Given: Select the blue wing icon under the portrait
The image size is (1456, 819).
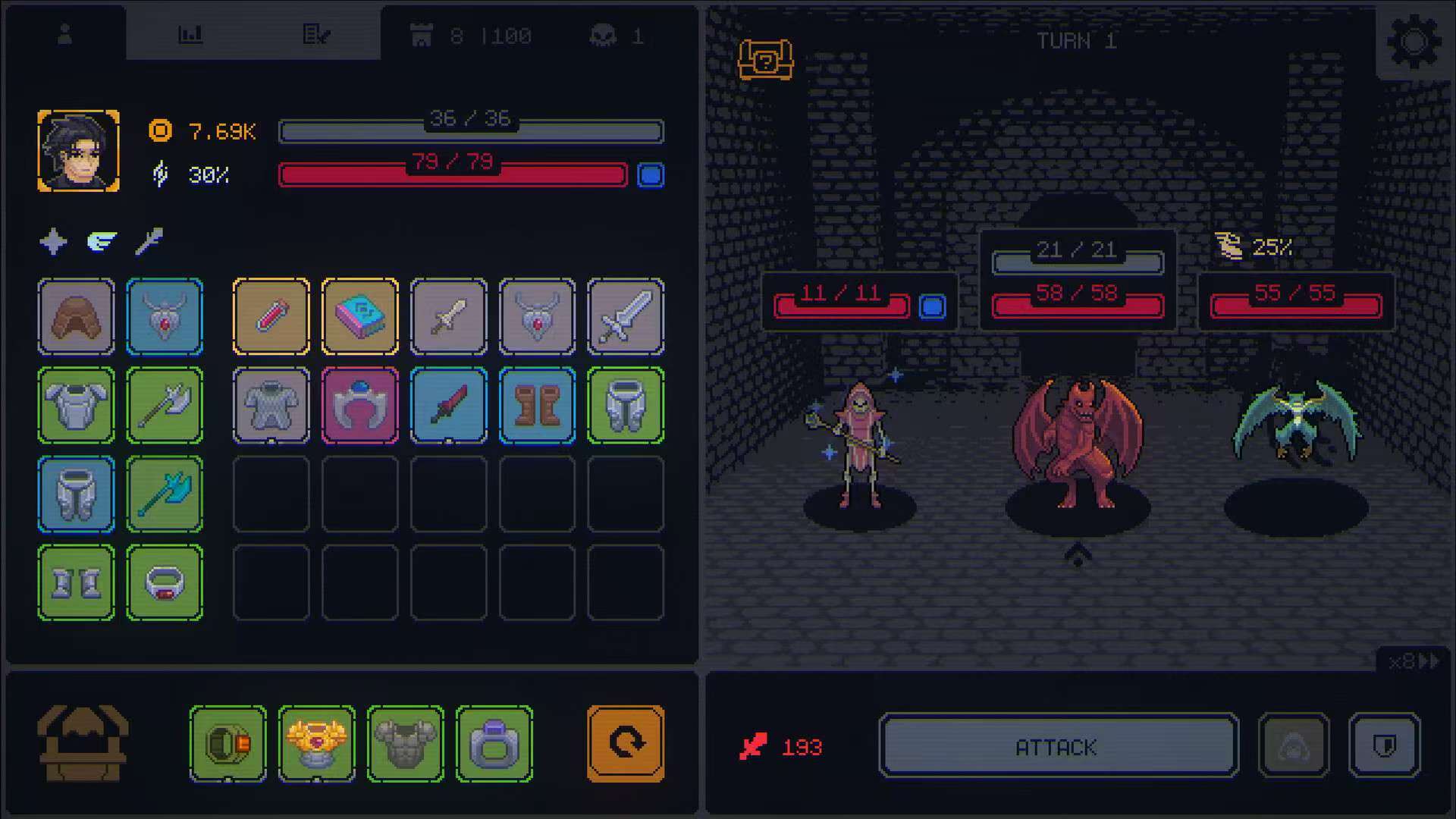Looking at the screenshot, I should click(x=100, y=243).
